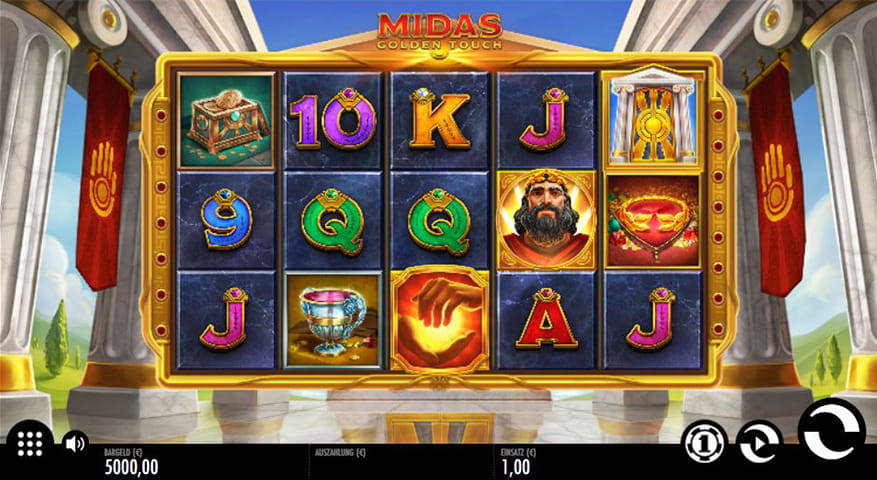Open the nine-dot game menu
Image resolution: width=877 pixels, height=480 pixels.
[x=30, y=442]
